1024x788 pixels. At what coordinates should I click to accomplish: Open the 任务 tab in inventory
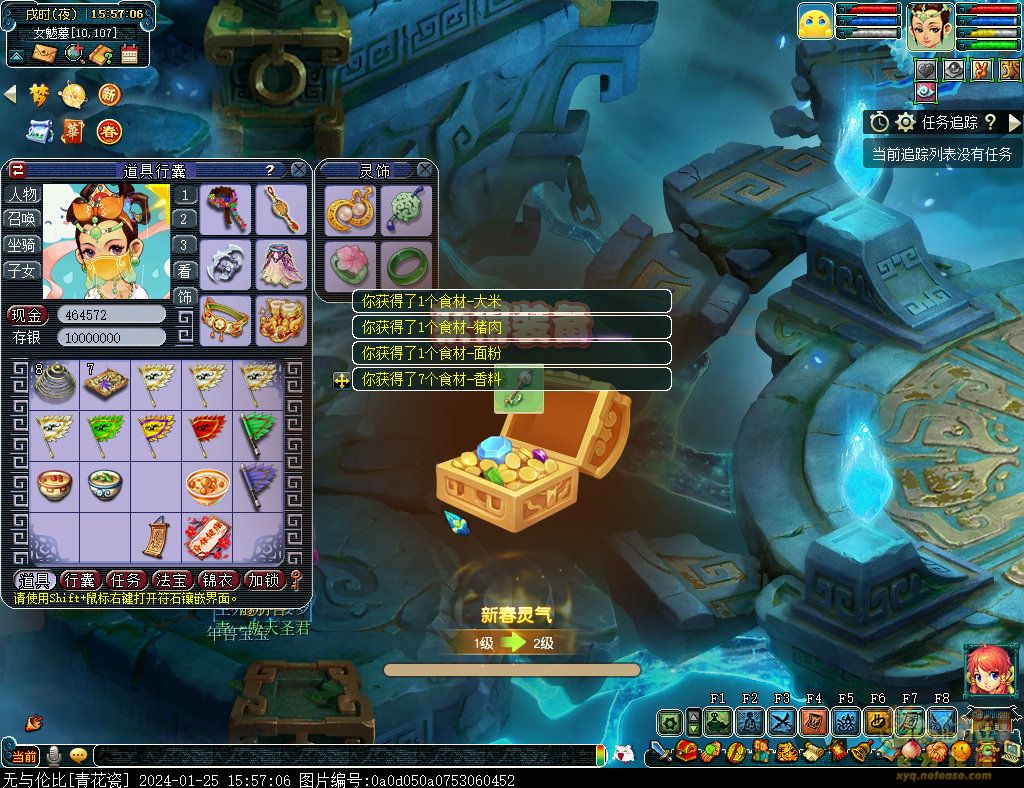(125, 580)
